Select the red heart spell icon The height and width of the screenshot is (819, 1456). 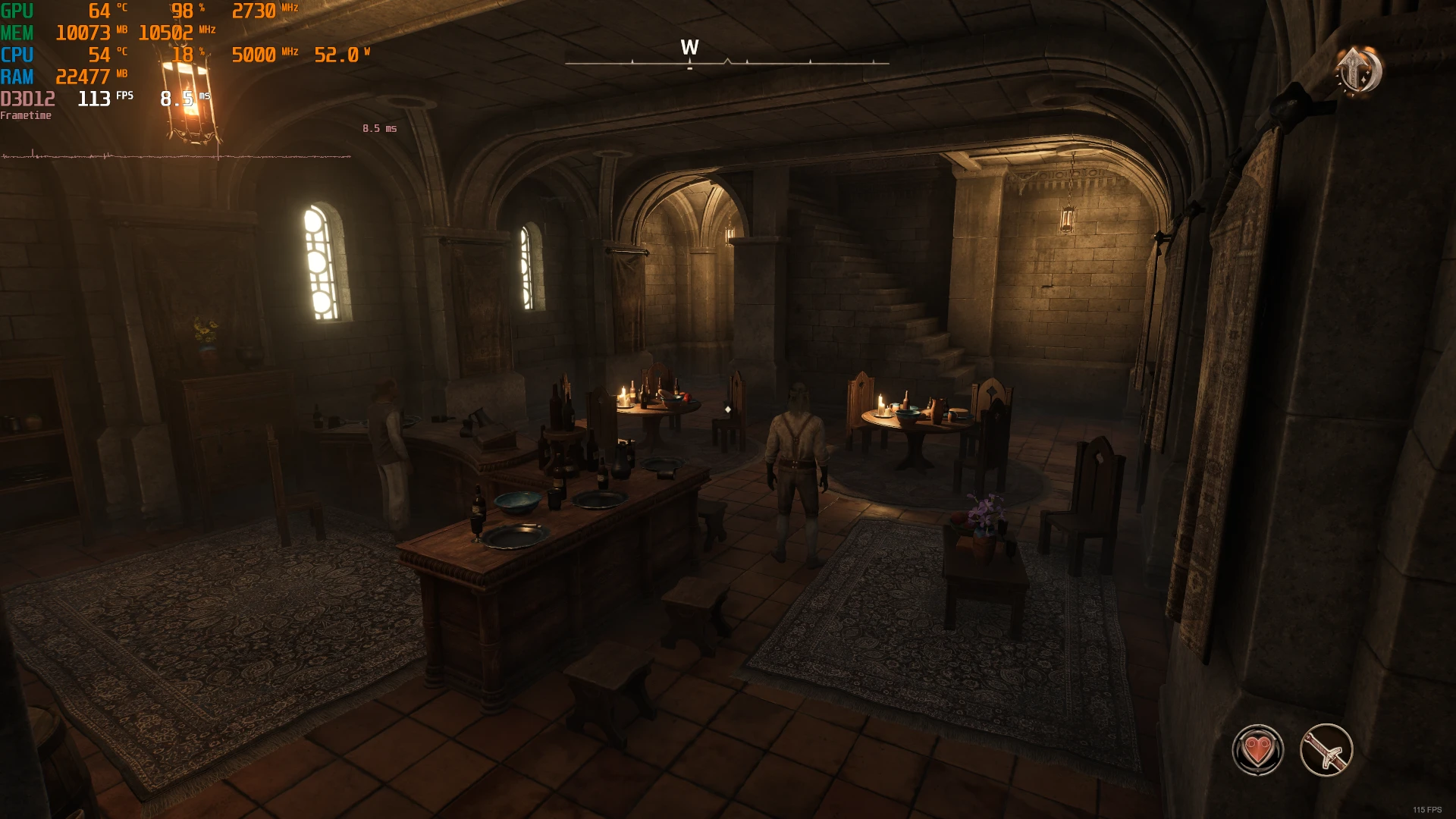coord(1258,750)
